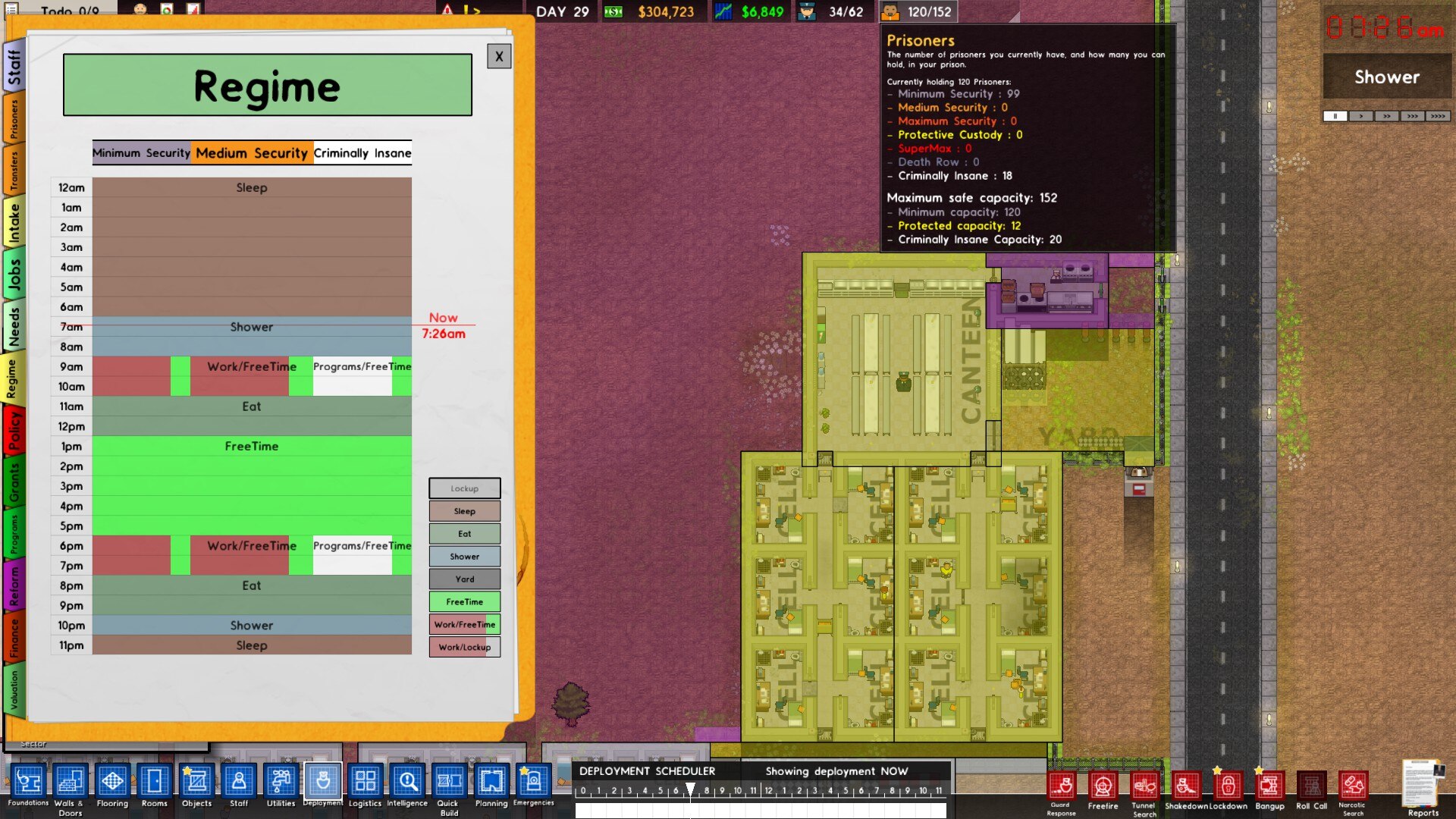1456x819 pixels.
Task: Switch to the Criminally Insane regime tab
Action: tap(362, 152)
